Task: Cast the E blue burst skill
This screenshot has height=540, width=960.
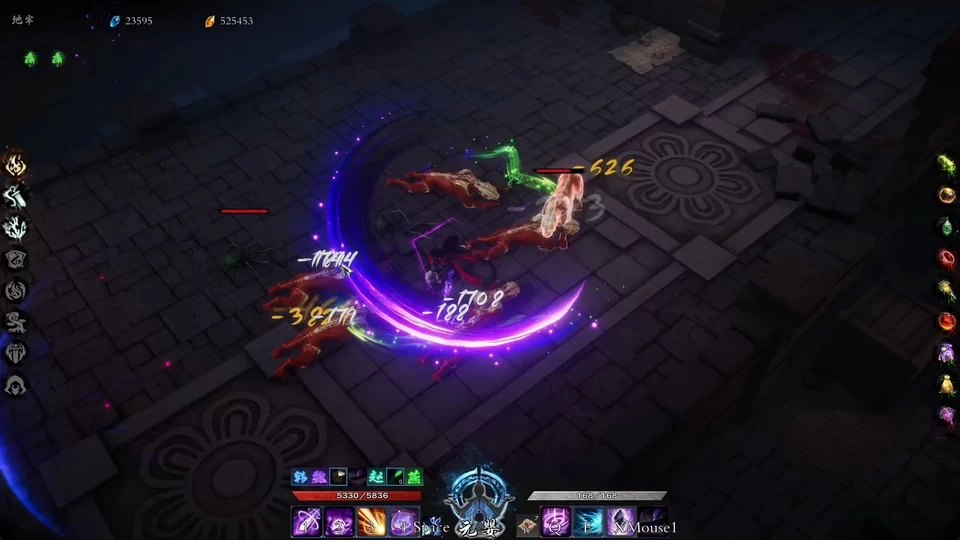Action: tap(588, 522)
